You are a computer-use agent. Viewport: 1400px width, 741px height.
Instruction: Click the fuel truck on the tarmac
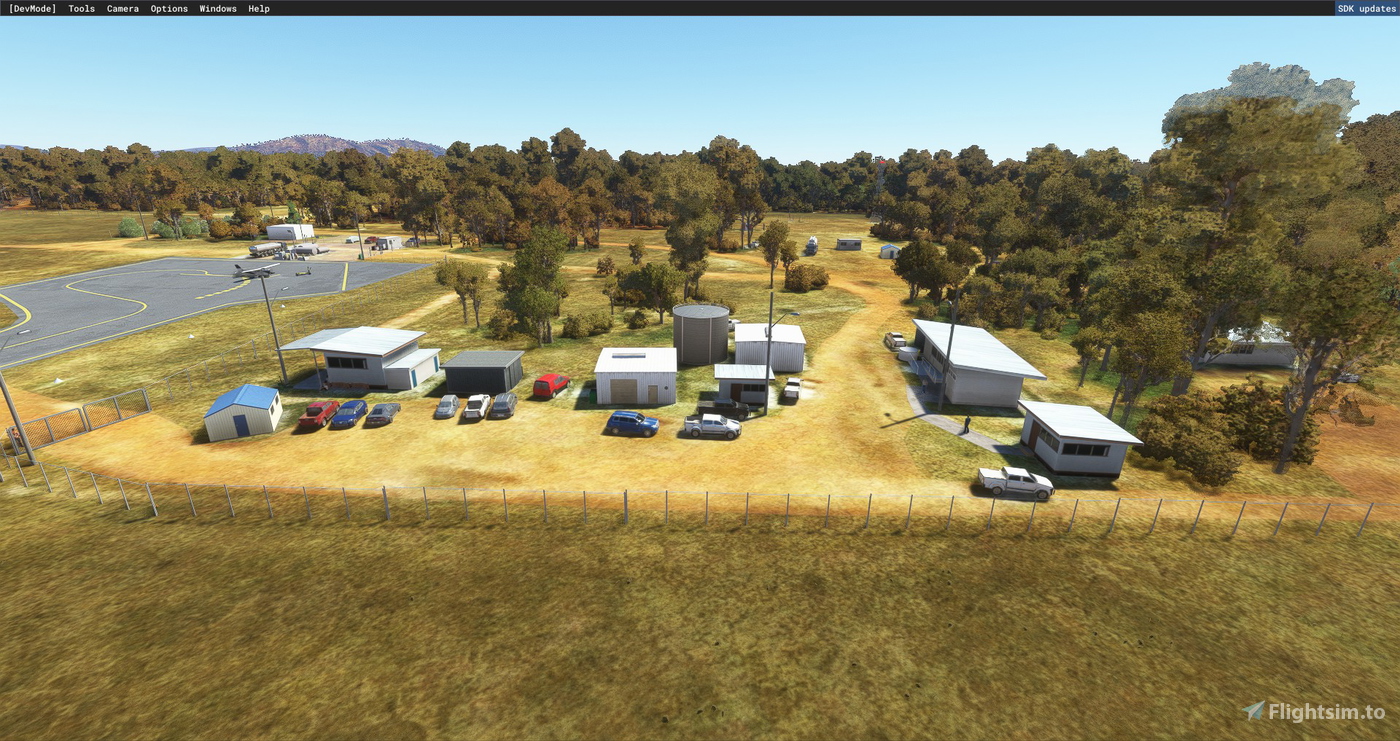click(x=265, y=250)
